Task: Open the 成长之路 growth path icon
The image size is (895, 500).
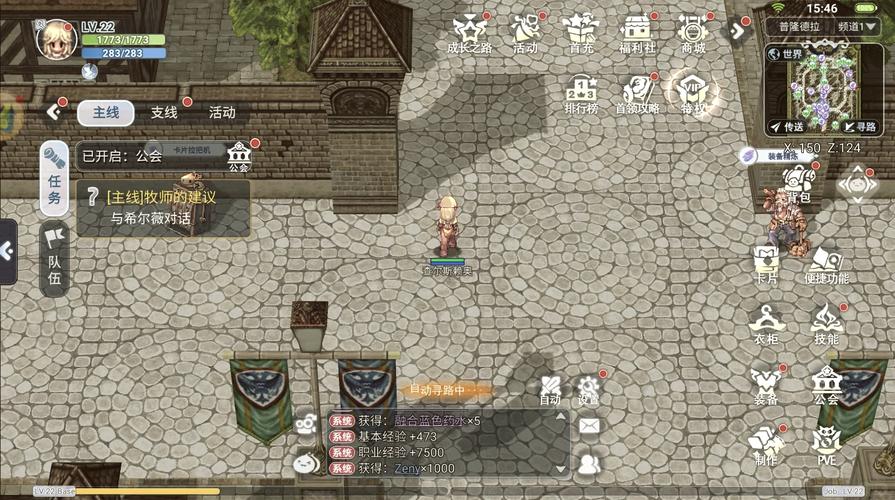Action: tap(469, 33)
